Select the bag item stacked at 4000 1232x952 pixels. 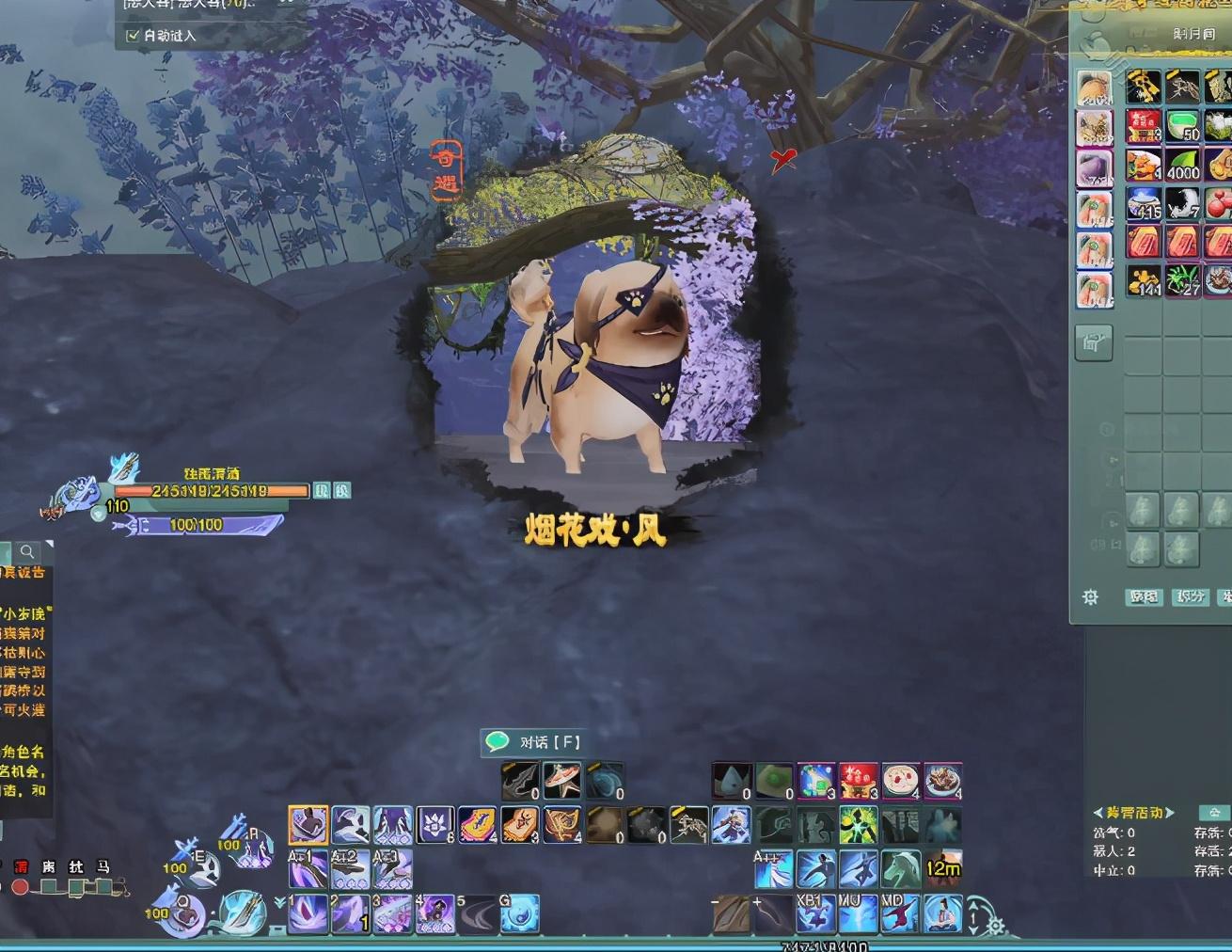1183,166
